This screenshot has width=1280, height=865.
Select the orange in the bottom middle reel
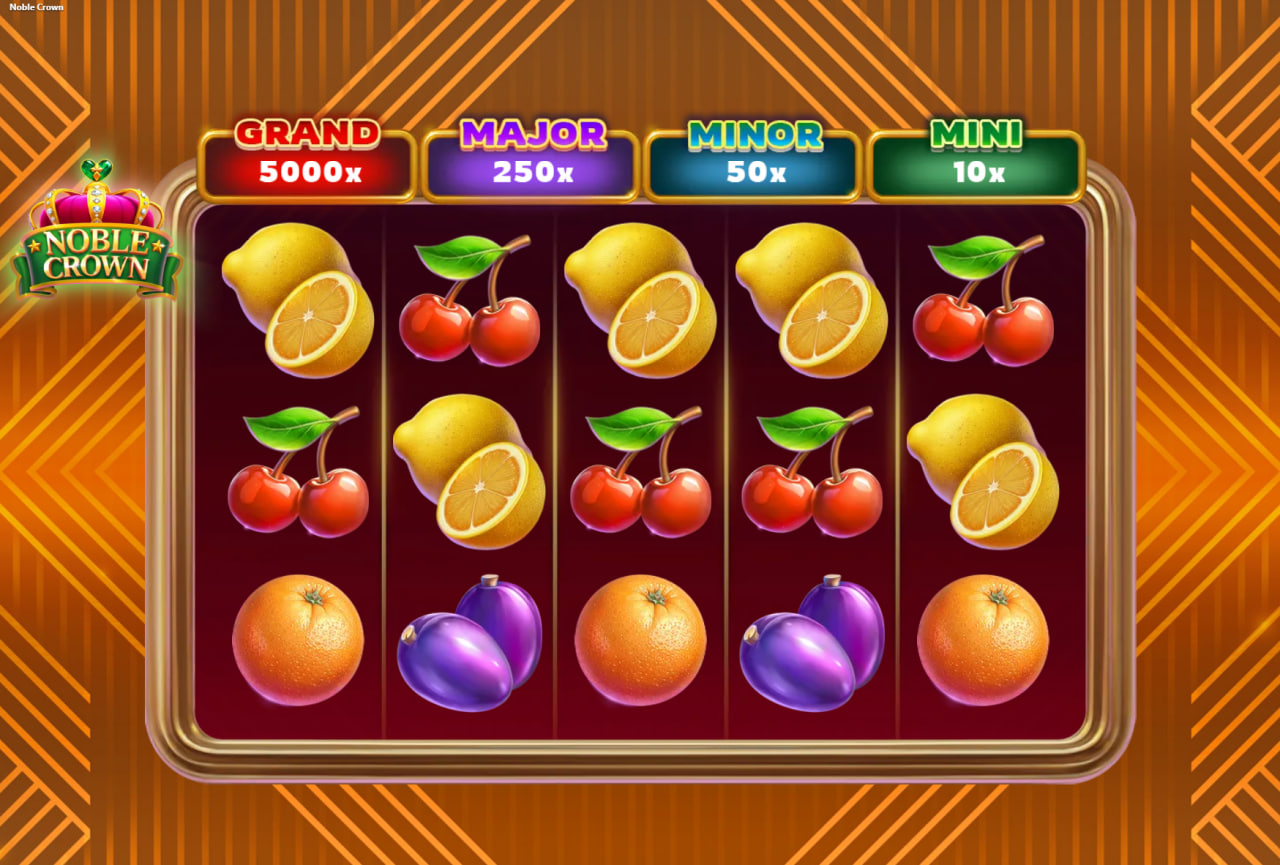click(640, 640)
